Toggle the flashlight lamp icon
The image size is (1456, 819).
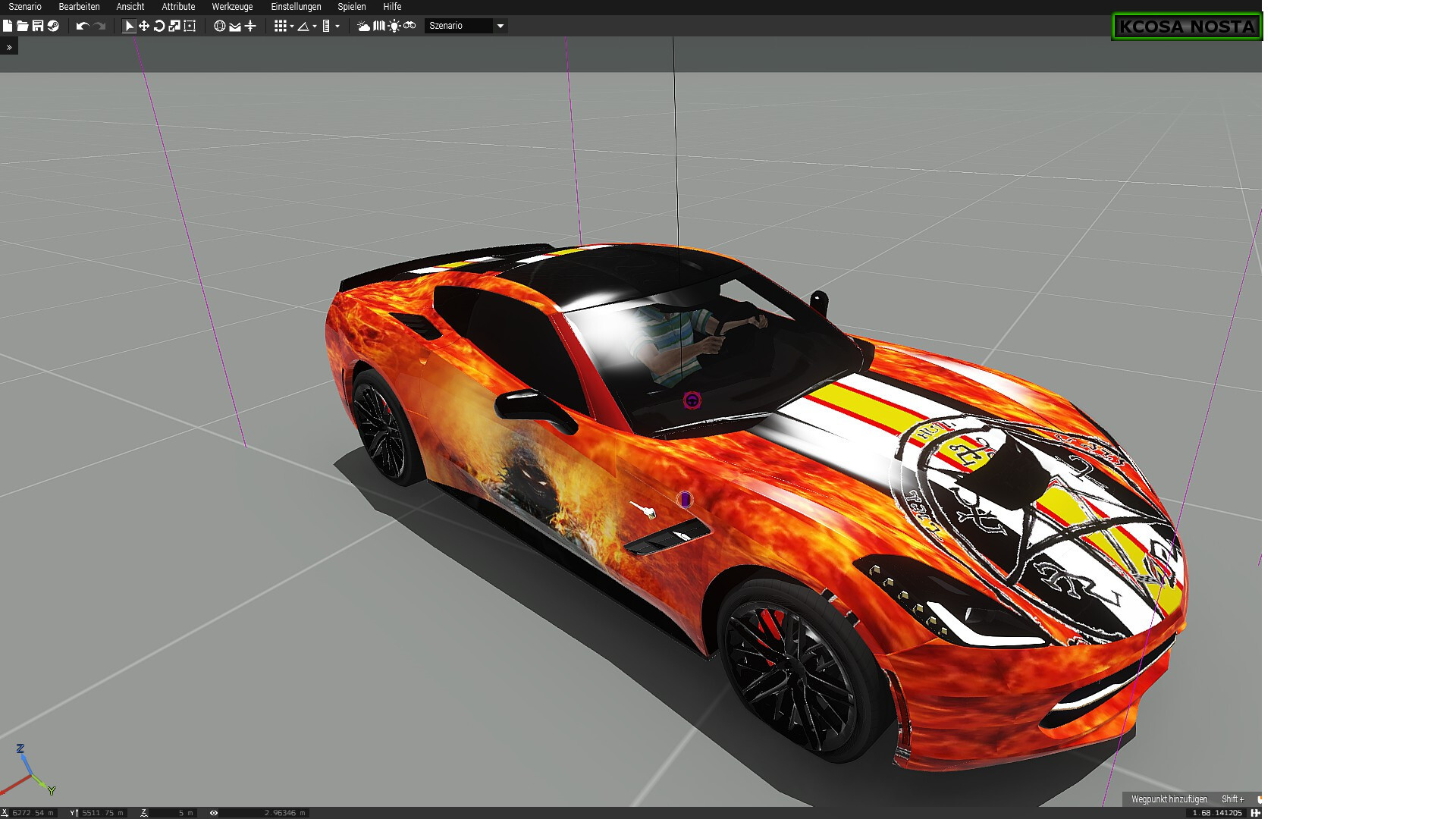pyautogui.click(x=394, y=26)
